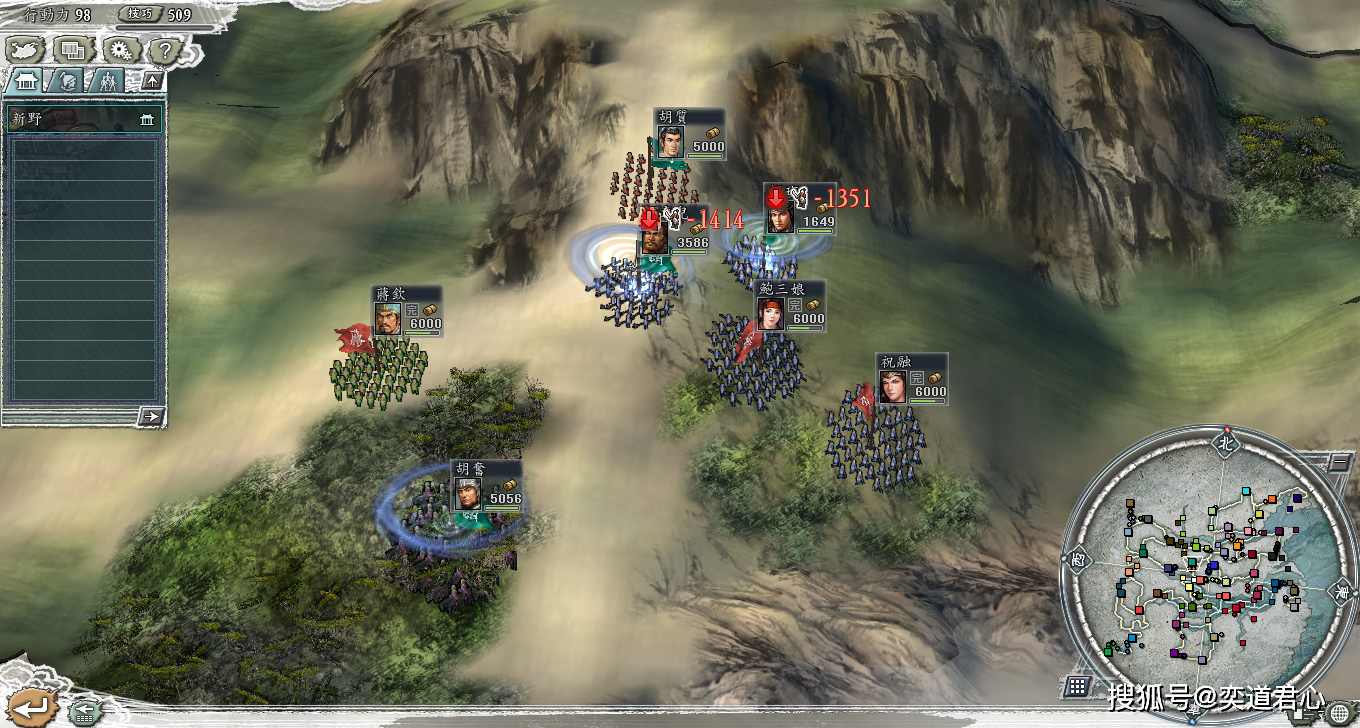
Task: Select the 鮑三娘 unit nameplate
Action: coord(790,305)
